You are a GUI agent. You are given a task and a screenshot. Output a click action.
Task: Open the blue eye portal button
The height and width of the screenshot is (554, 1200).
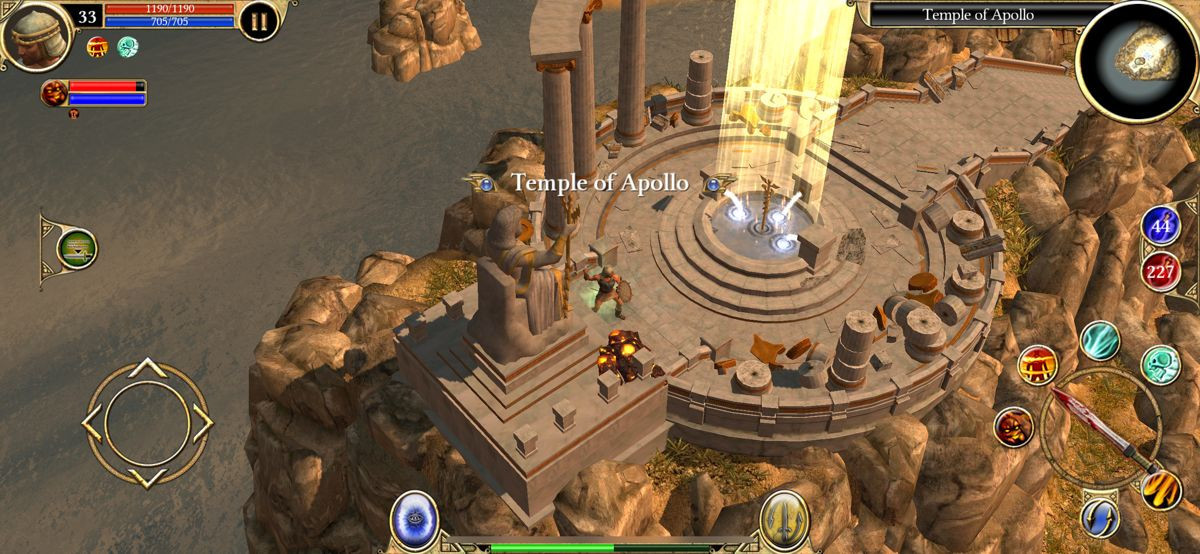413,519
